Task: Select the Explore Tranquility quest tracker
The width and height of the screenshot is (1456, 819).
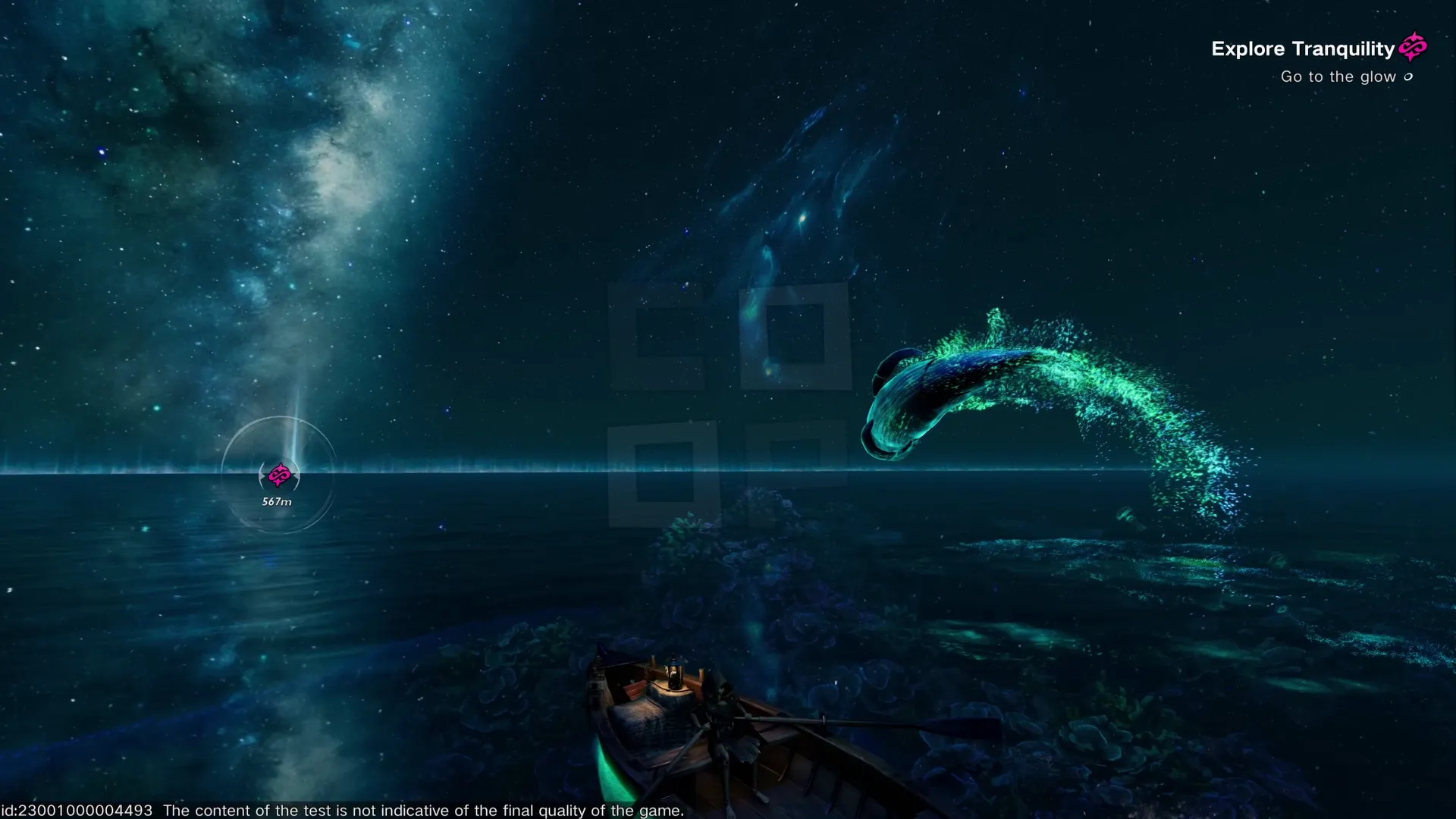Action: (x=1303, y=49)
